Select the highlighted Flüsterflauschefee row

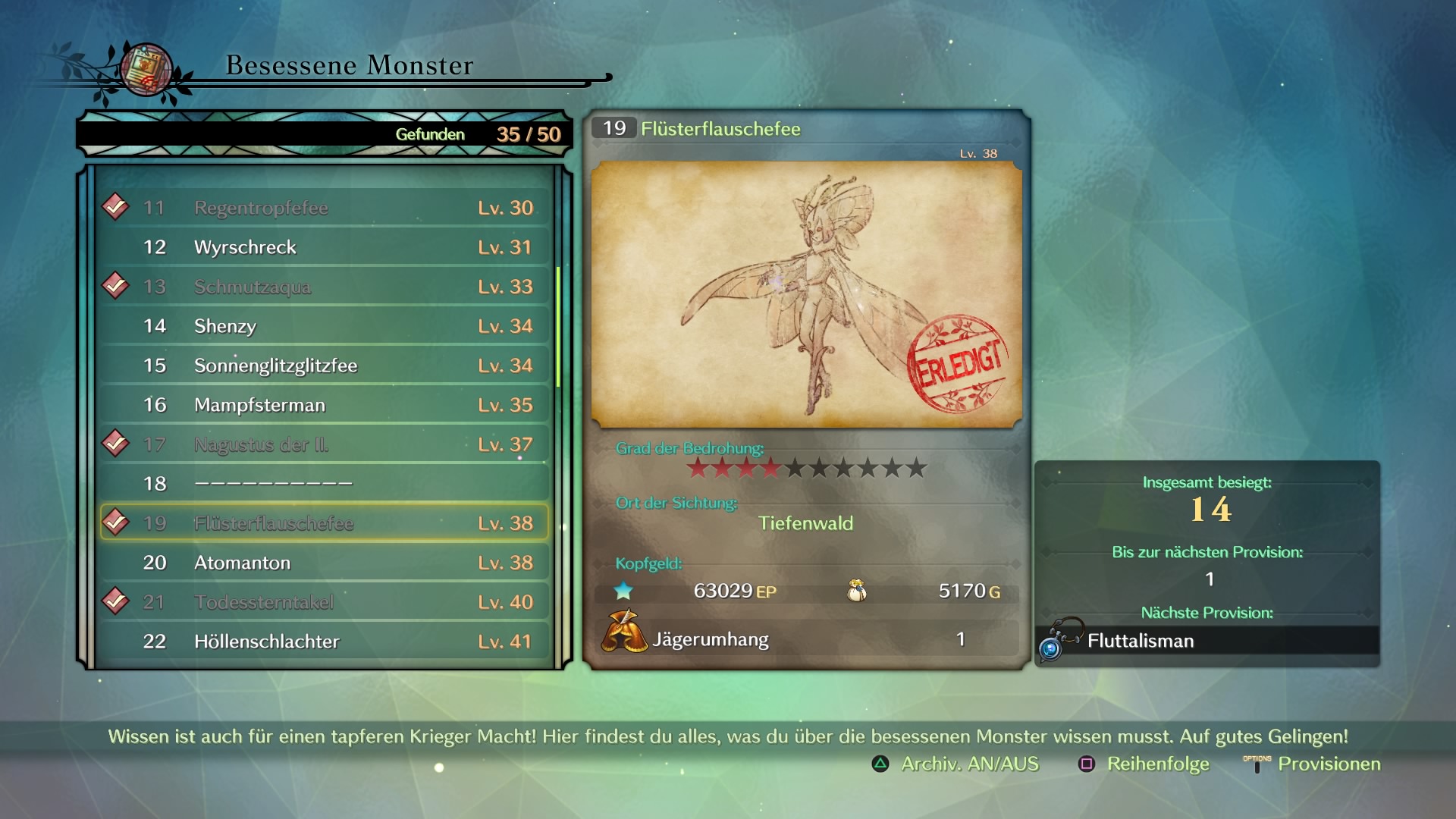[325, 523]
